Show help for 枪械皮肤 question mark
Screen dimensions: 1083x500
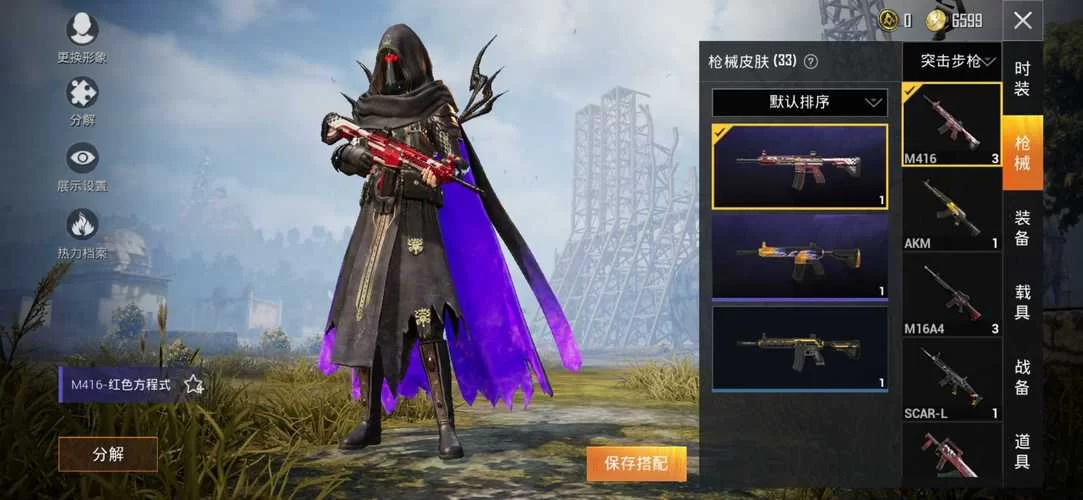point(811,61)
